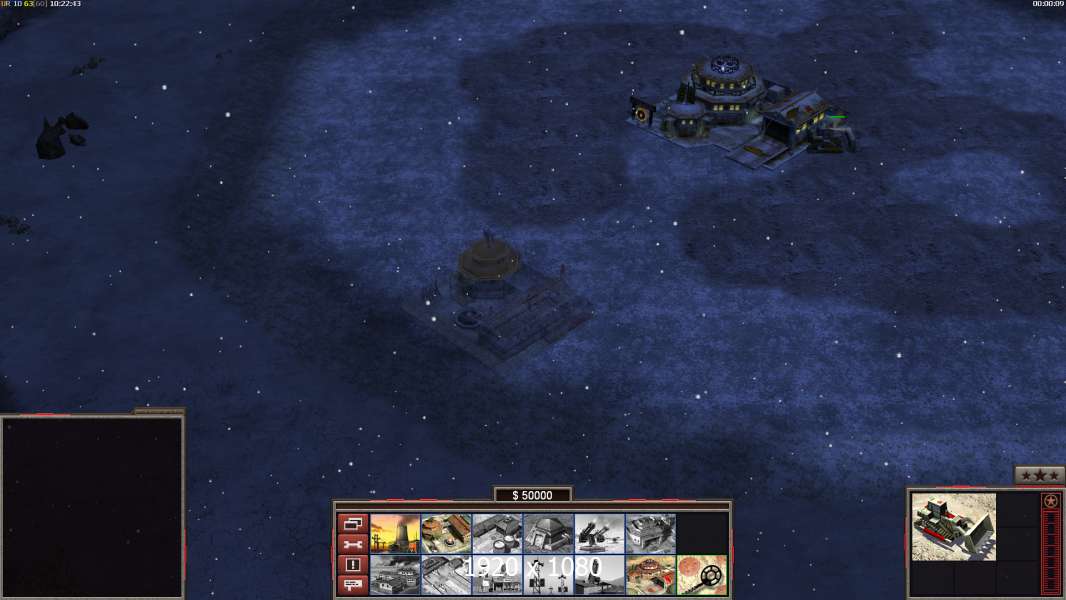Choose the colored round-roof building icon
This screenshot has height=600, width=1066.
pyautogui.click(x=650, y=575)
